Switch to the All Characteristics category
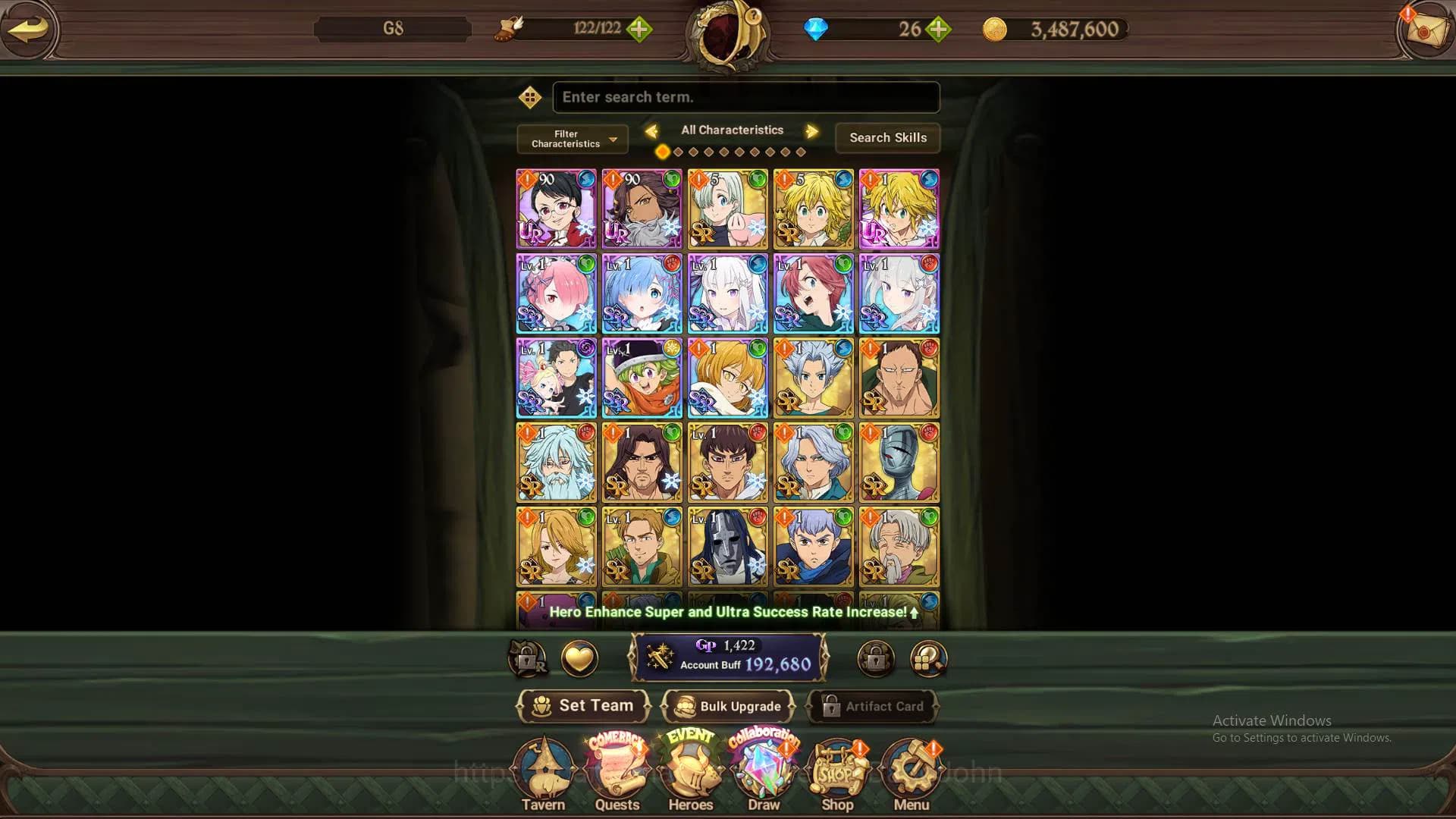 point(732,130)
